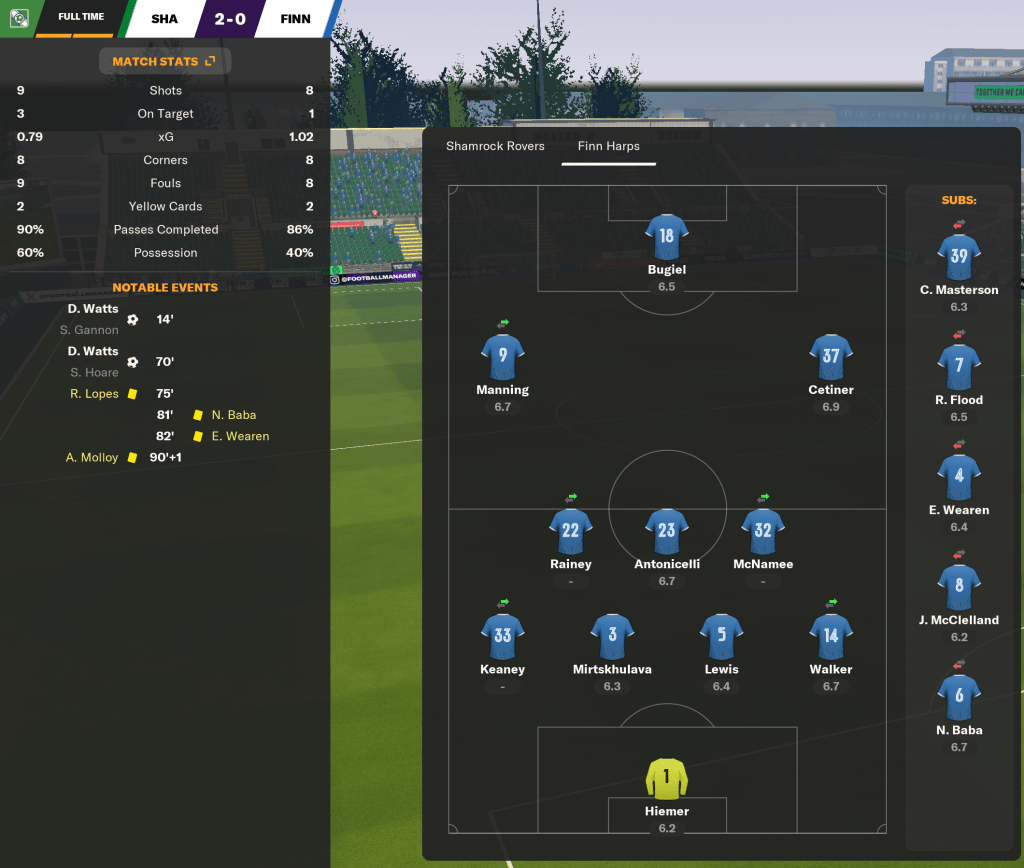Click Mirtskhulava's number 3 shirt

pyautogui.click(x=612, y=636)
